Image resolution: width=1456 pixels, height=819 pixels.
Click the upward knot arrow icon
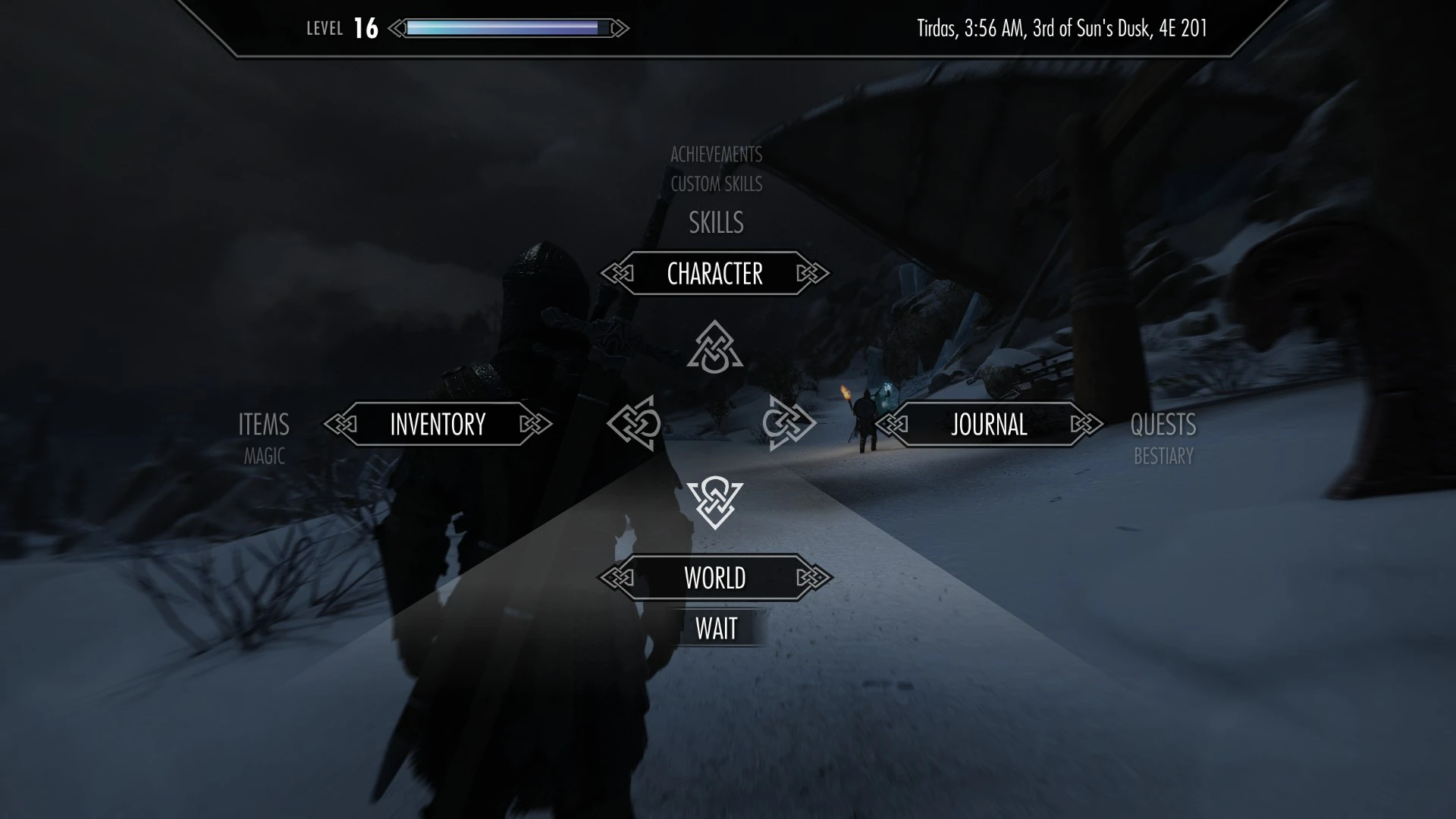[x=714, y=348]
